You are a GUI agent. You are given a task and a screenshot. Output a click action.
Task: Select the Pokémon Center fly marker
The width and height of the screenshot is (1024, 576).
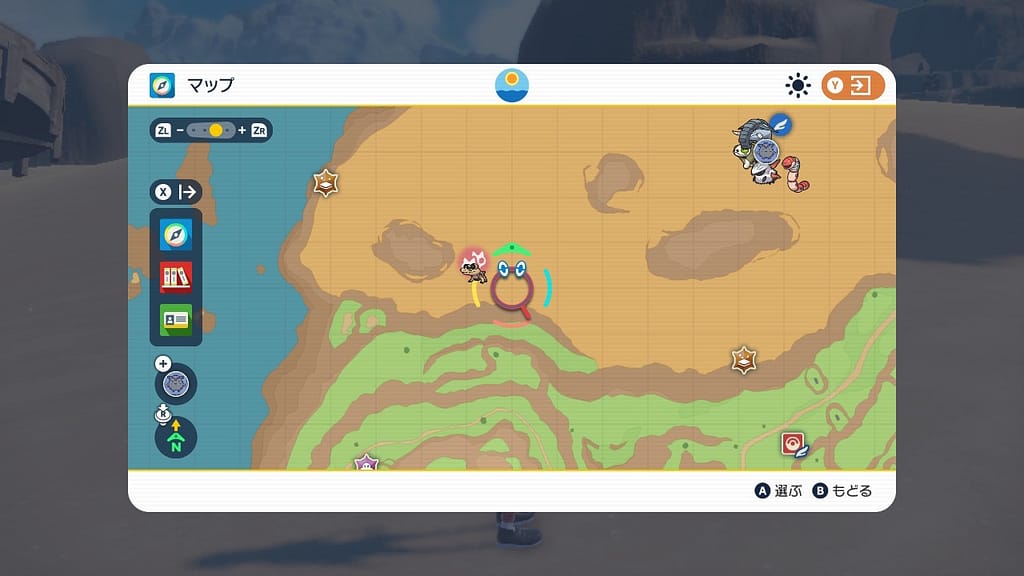(x=794, y=444)
